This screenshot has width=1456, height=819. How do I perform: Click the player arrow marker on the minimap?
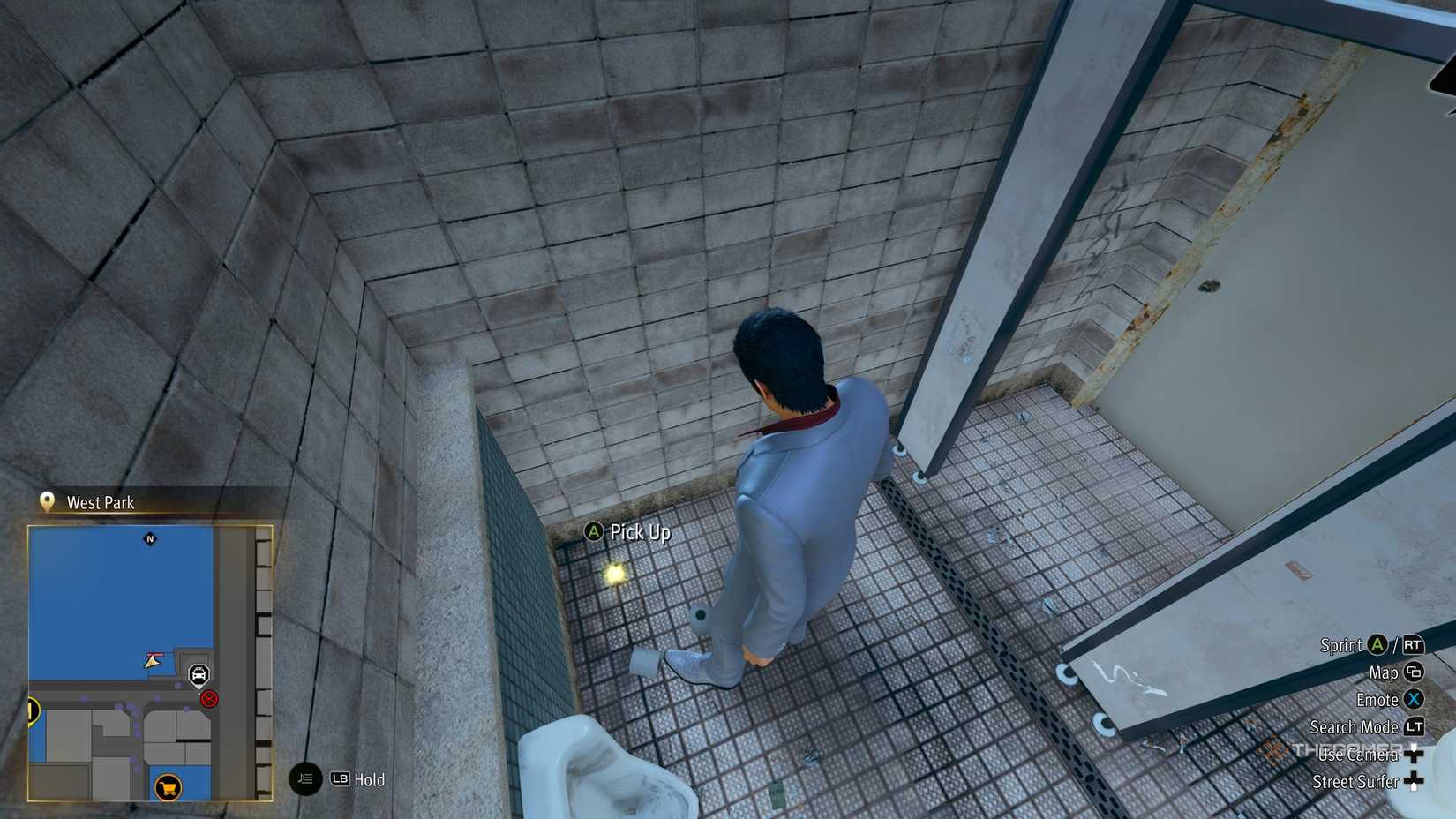tap(152, 661)
